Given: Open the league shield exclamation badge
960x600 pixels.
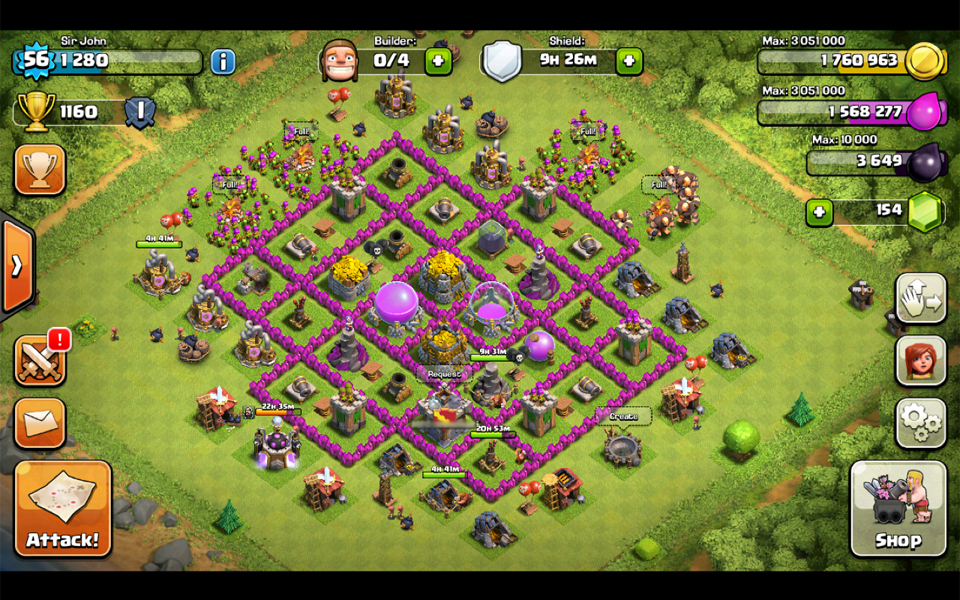Looking at the screenshot, I should point(140,112).
